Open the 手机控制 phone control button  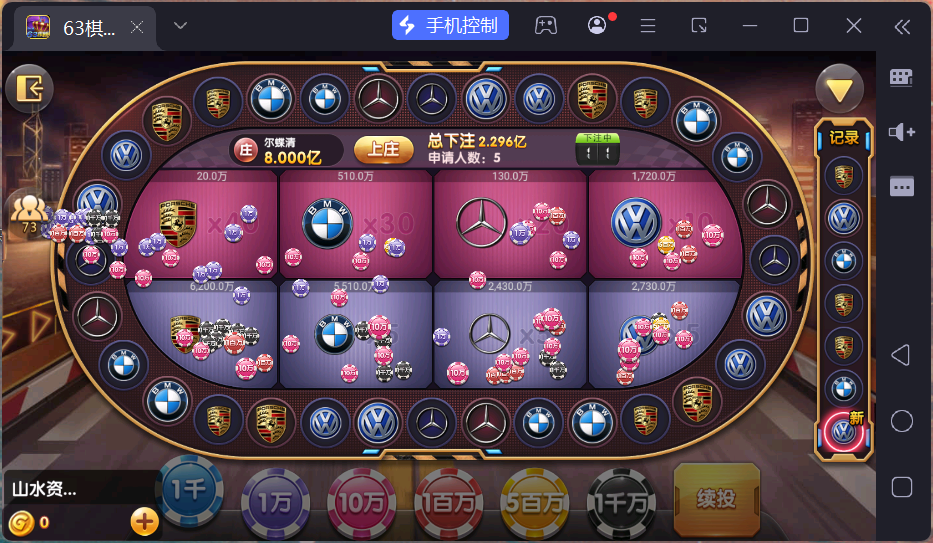pyautogui.click(x=450, y=25)
